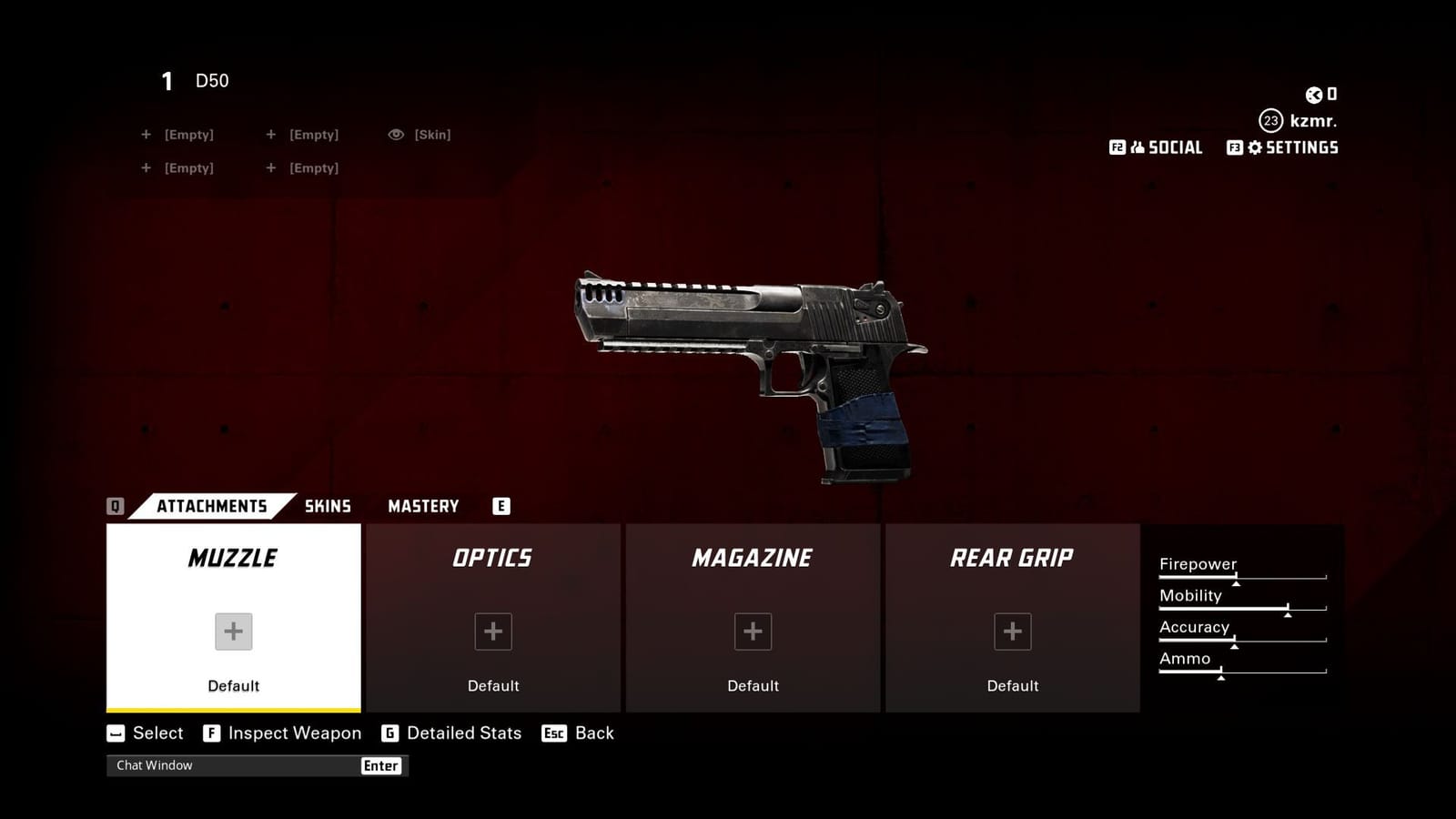Screen dimensions: 1456x819
Task: Toggle the Skin preview eye icon
Action: [x=395, y=134]
